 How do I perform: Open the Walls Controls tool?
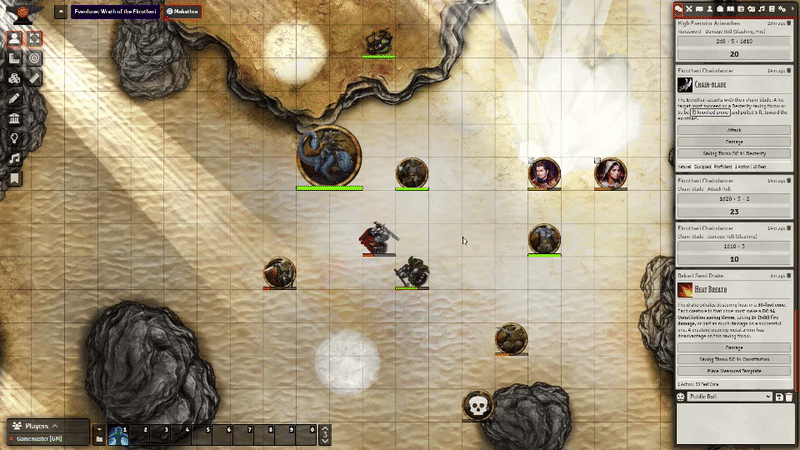tap(15, 118)
